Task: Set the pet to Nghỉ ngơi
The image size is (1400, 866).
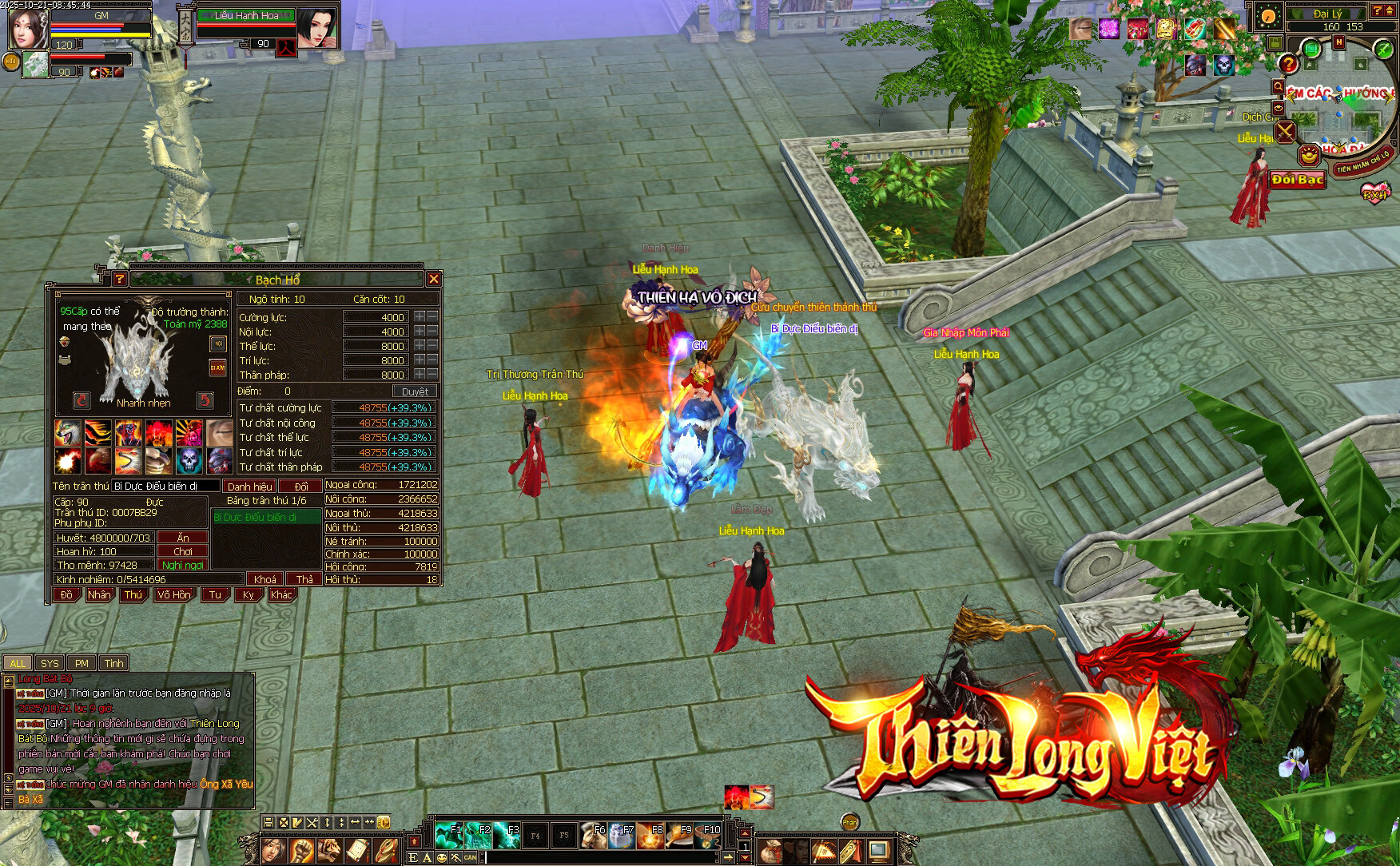Action: pos(183,565)
